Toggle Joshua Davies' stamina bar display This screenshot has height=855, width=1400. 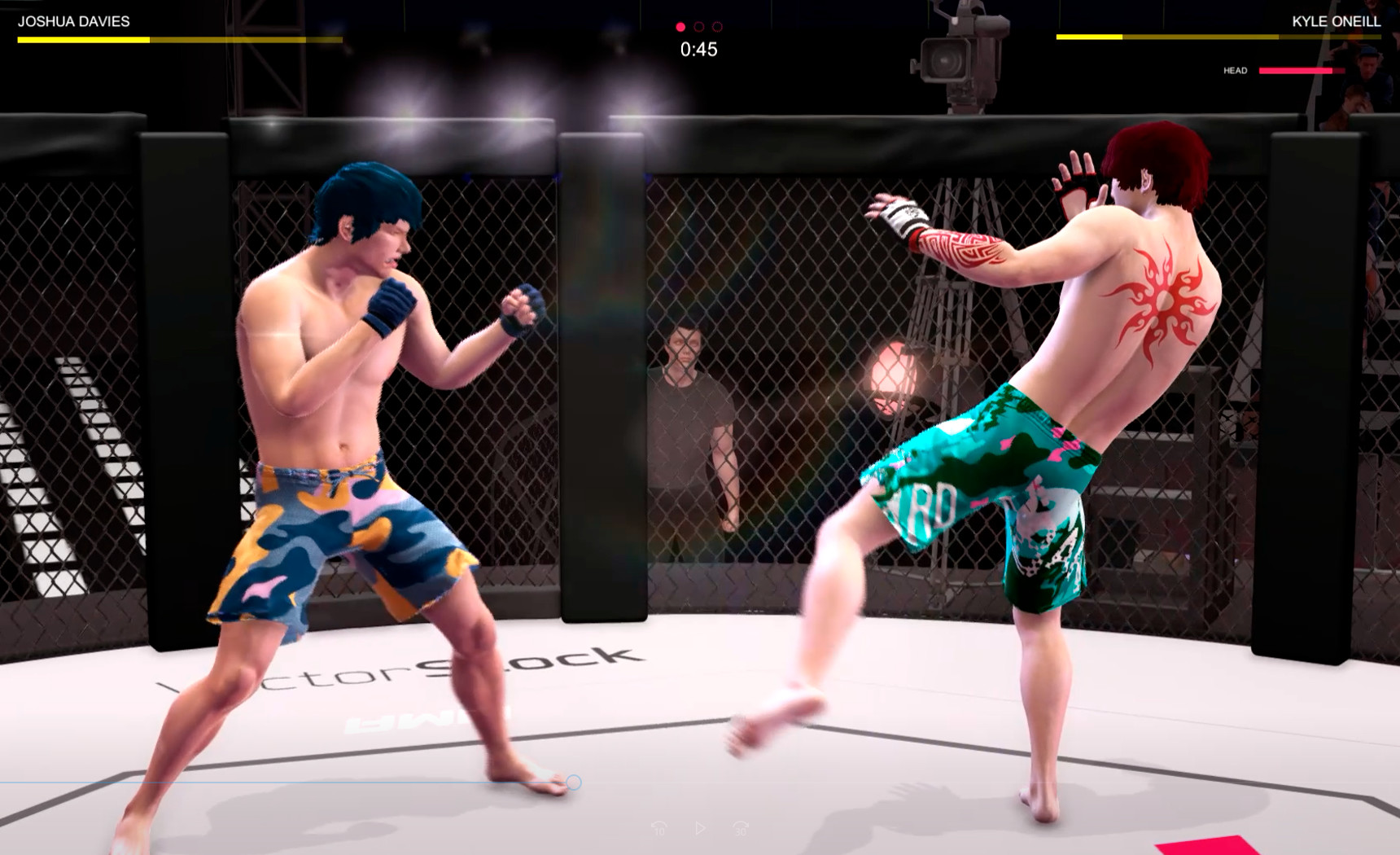175,37
